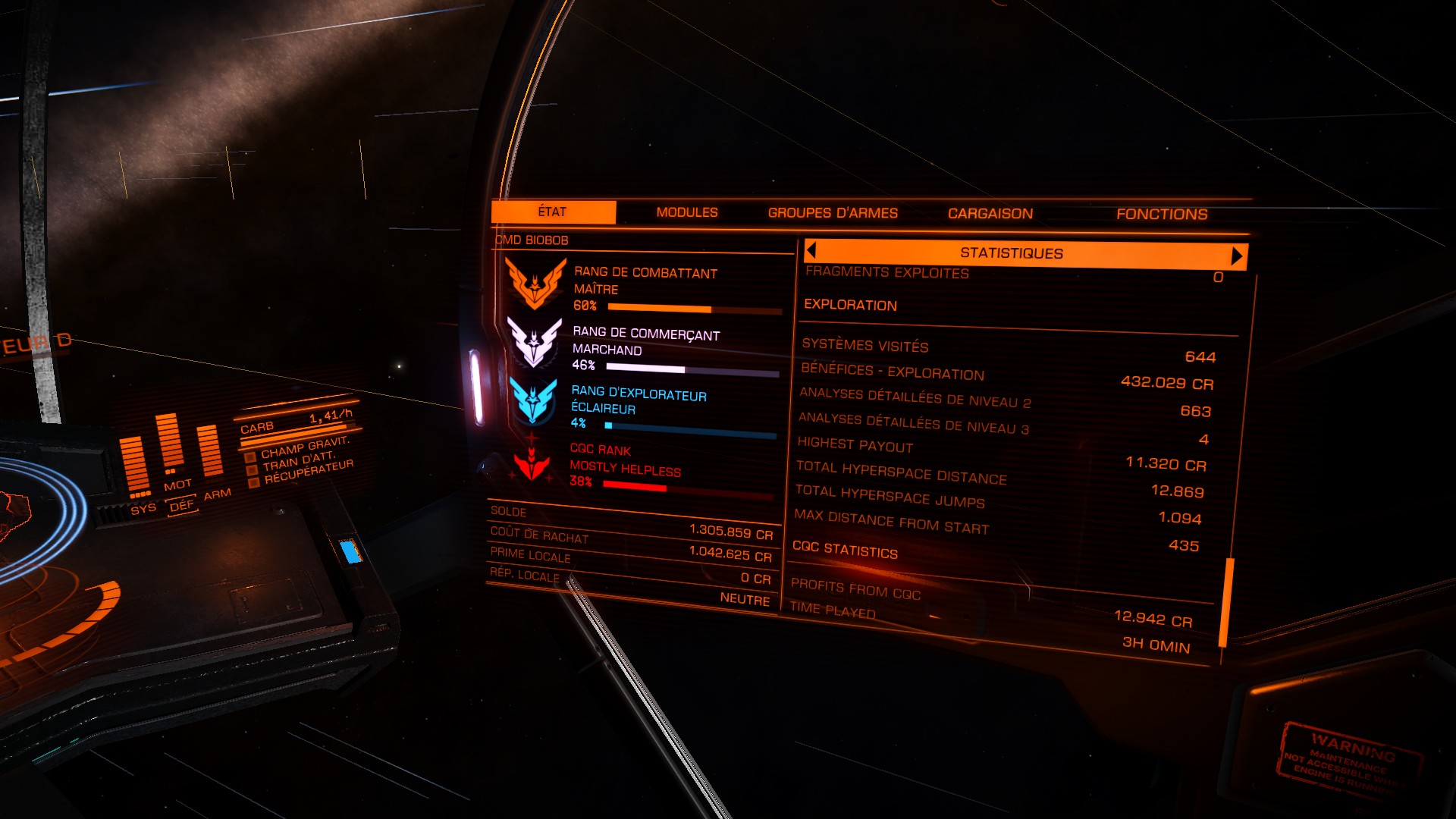Click the right arrow beside STATISTIQUES
This screenshot has width=1456, height=819.
pos(1237,256)
